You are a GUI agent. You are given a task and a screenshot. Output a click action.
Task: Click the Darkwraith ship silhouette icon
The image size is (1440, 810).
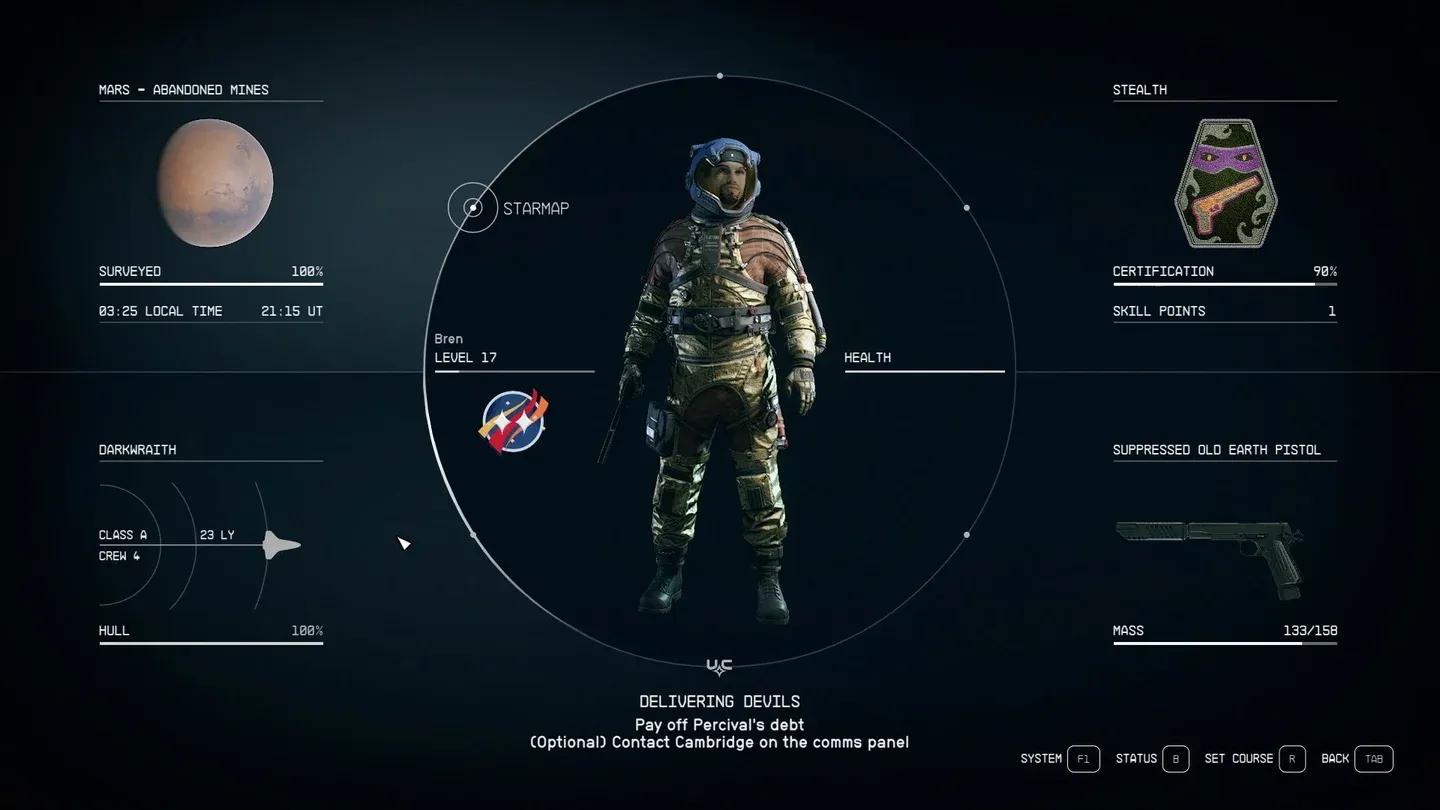281,545
